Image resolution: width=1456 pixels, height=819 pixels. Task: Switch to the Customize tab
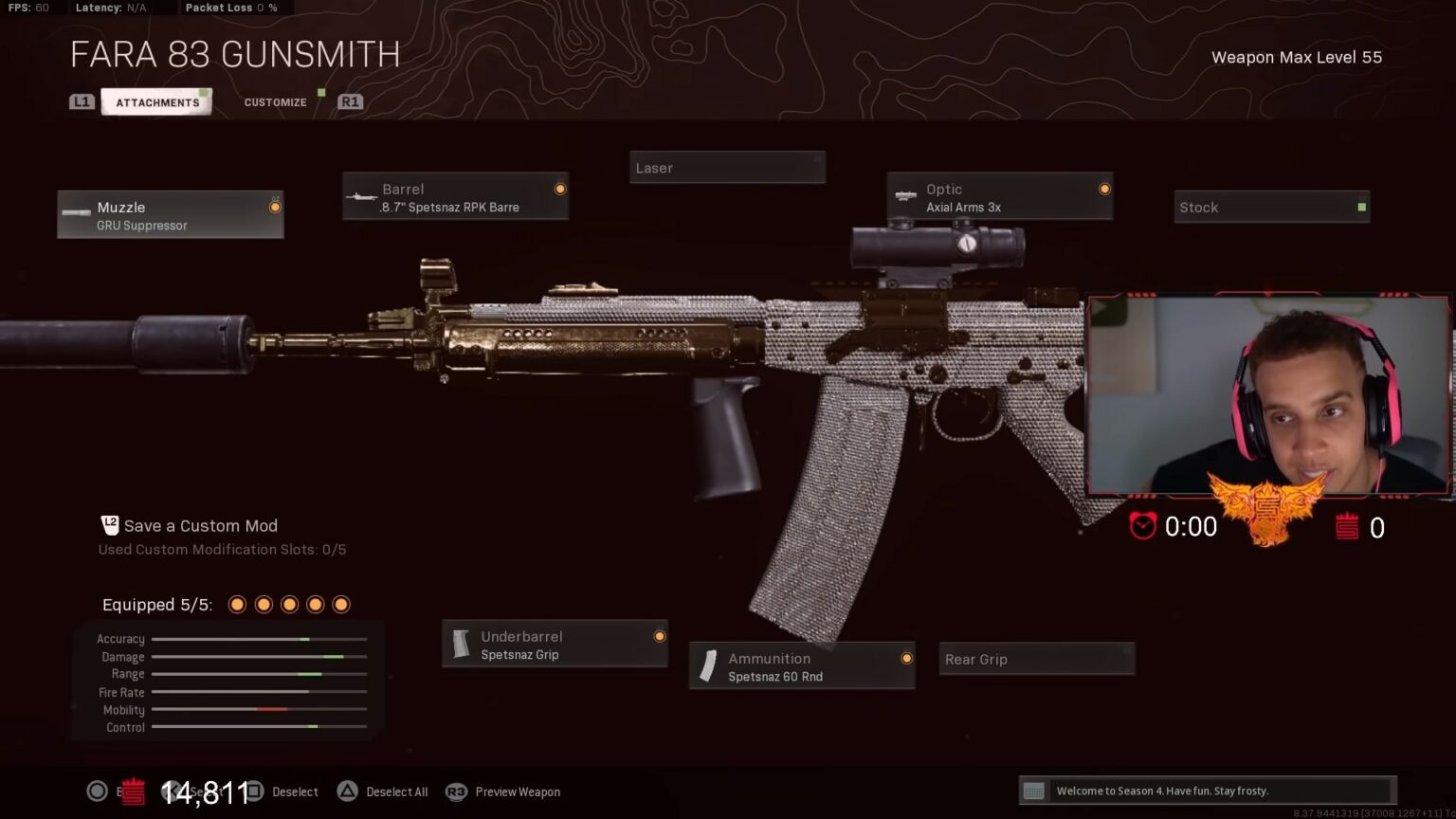point(274,101)
